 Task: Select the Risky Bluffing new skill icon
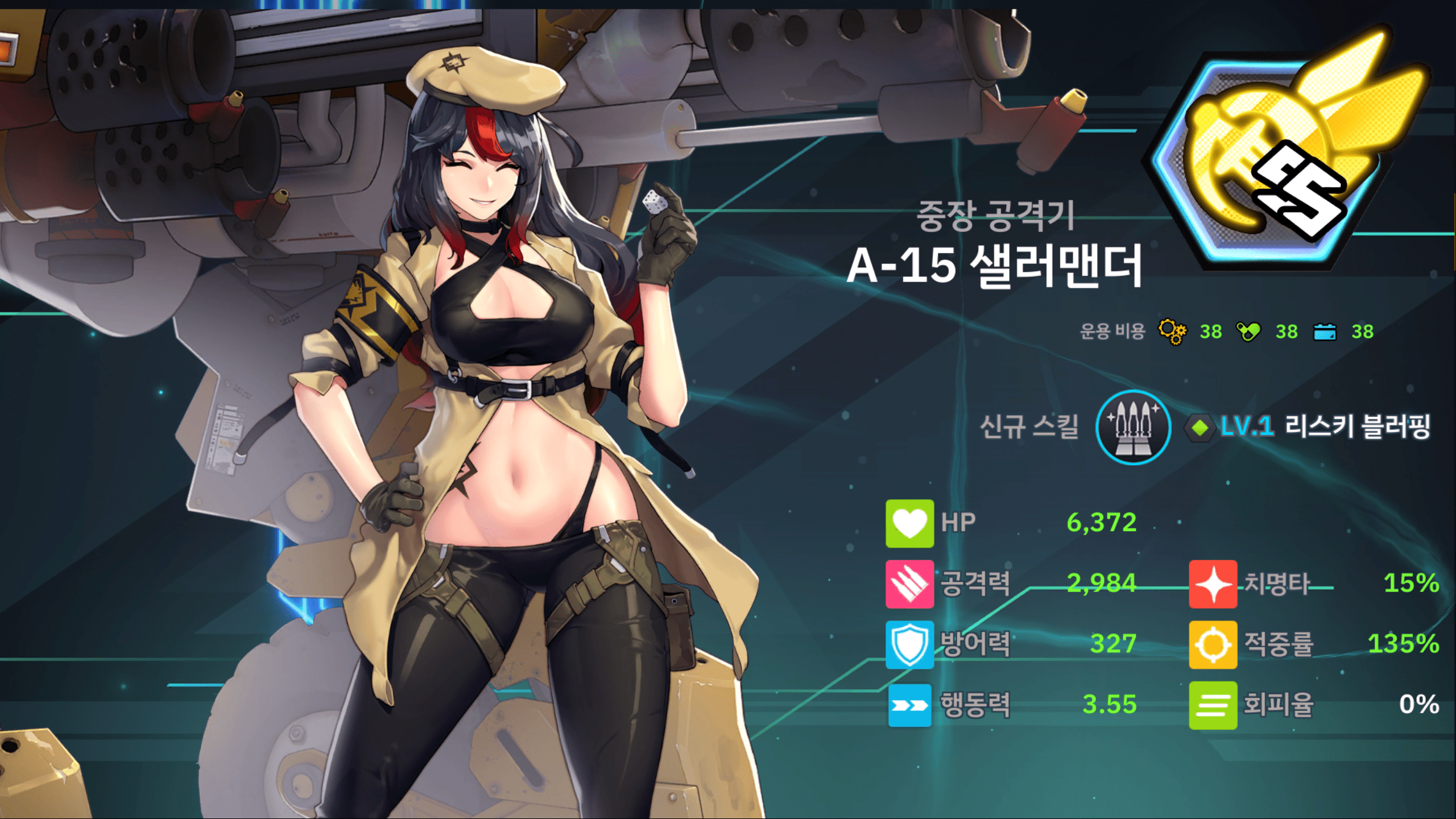click(x=1132, y=427)
